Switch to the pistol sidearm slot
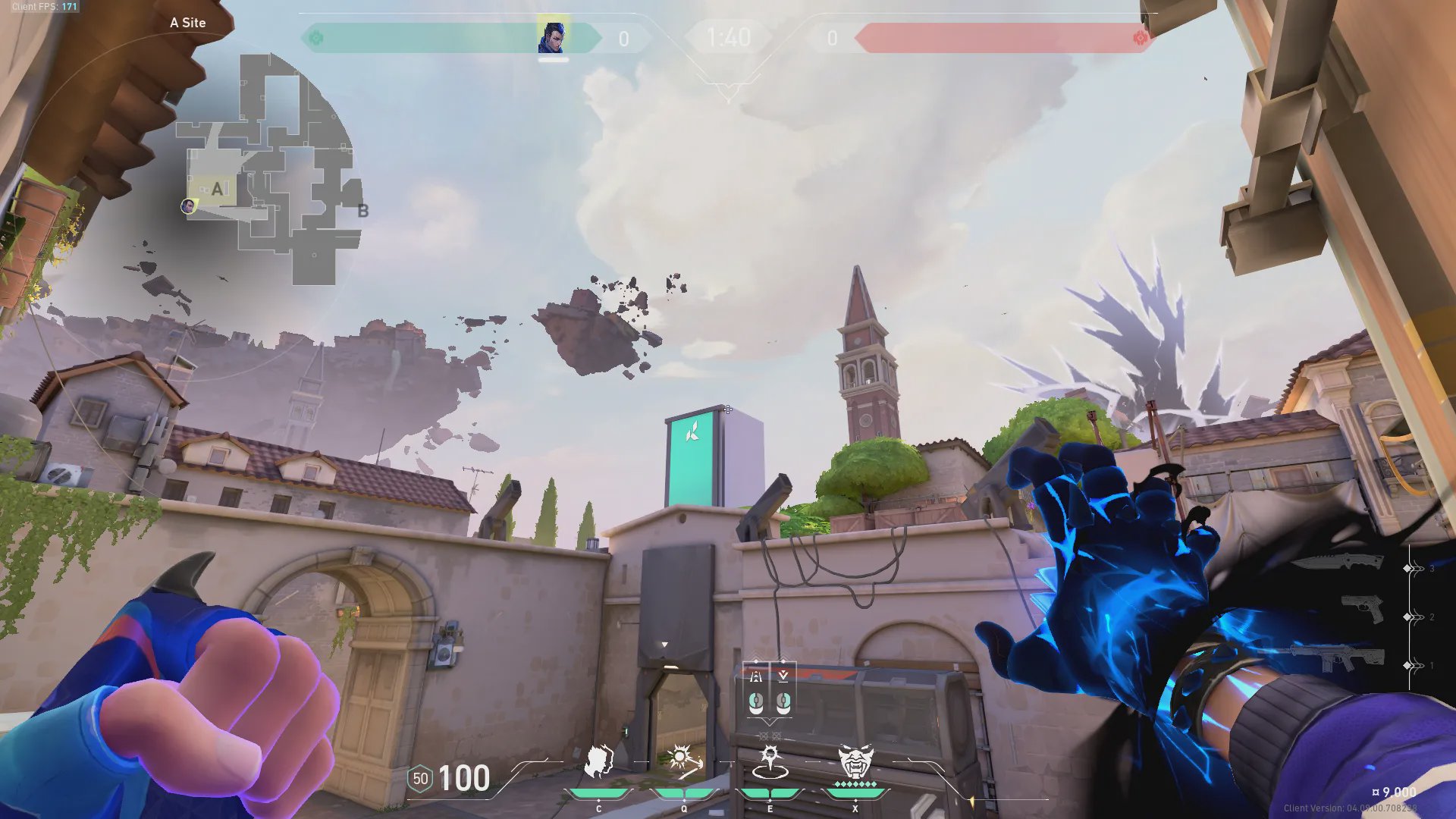 1362,609
